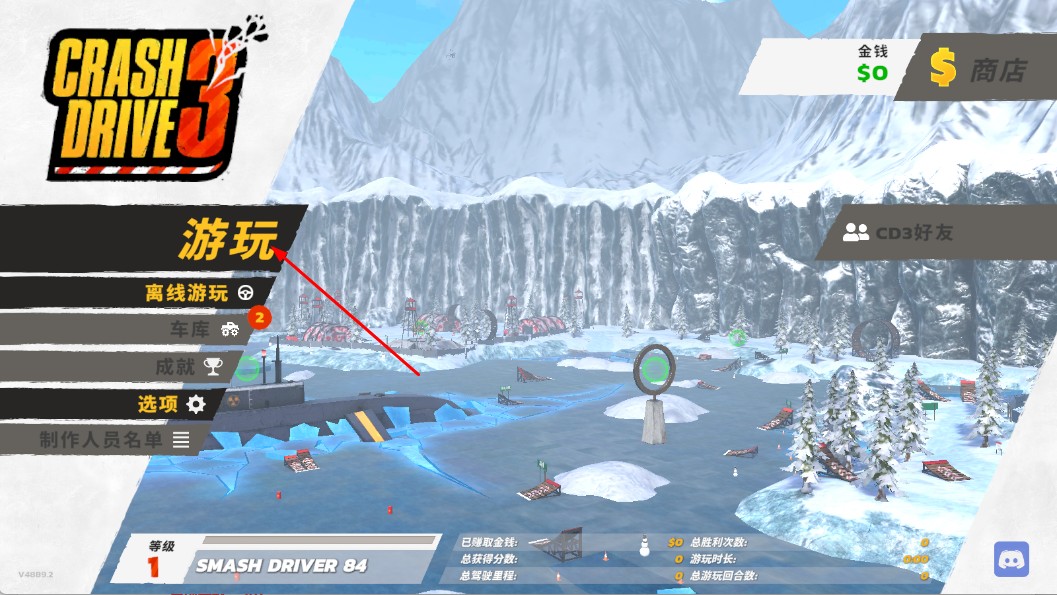This screenshot has height=595, width=1057.
Task: View the 成就 achievements
Action: [187, 366]
